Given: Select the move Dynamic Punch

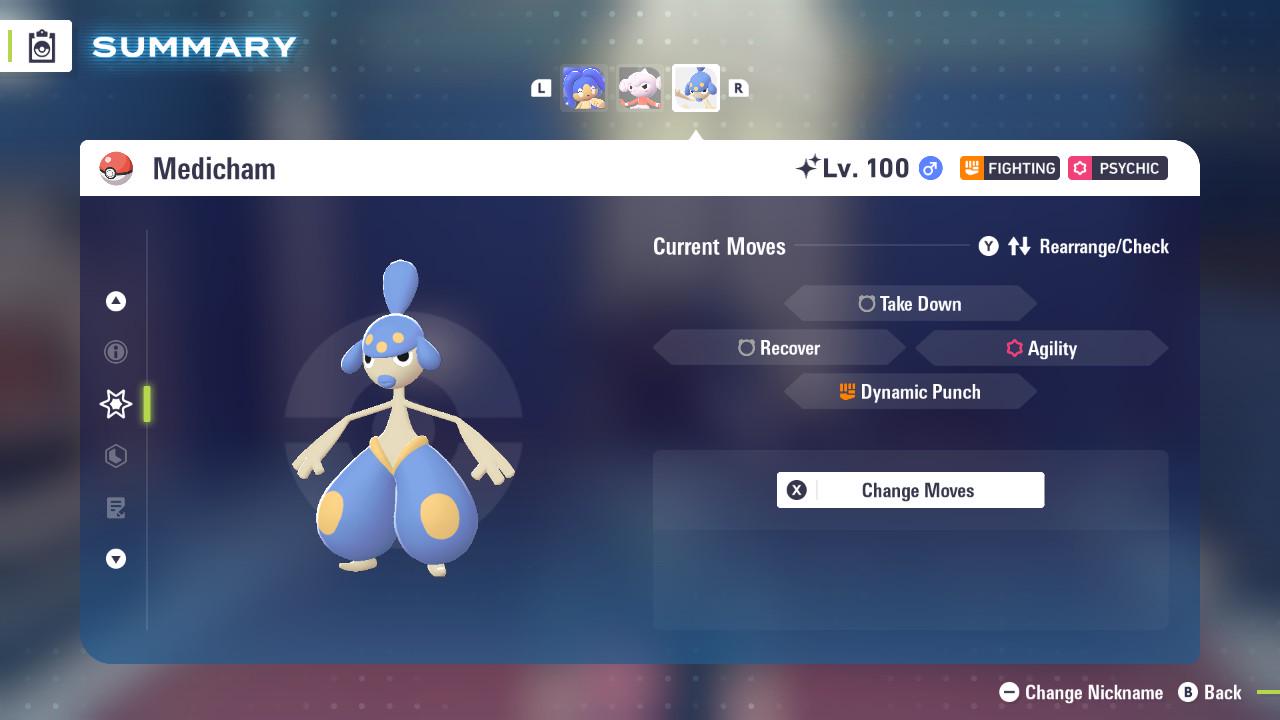Looking at the screenshot, I should [910, 391].
